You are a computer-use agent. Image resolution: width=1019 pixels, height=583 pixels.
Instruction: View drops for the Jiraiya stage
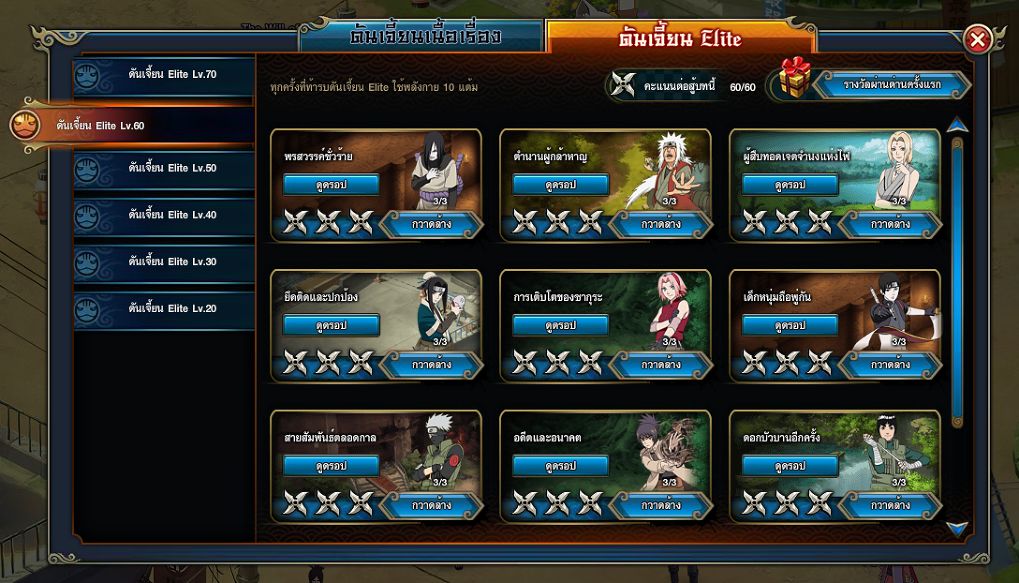click(x=560, y=185)
